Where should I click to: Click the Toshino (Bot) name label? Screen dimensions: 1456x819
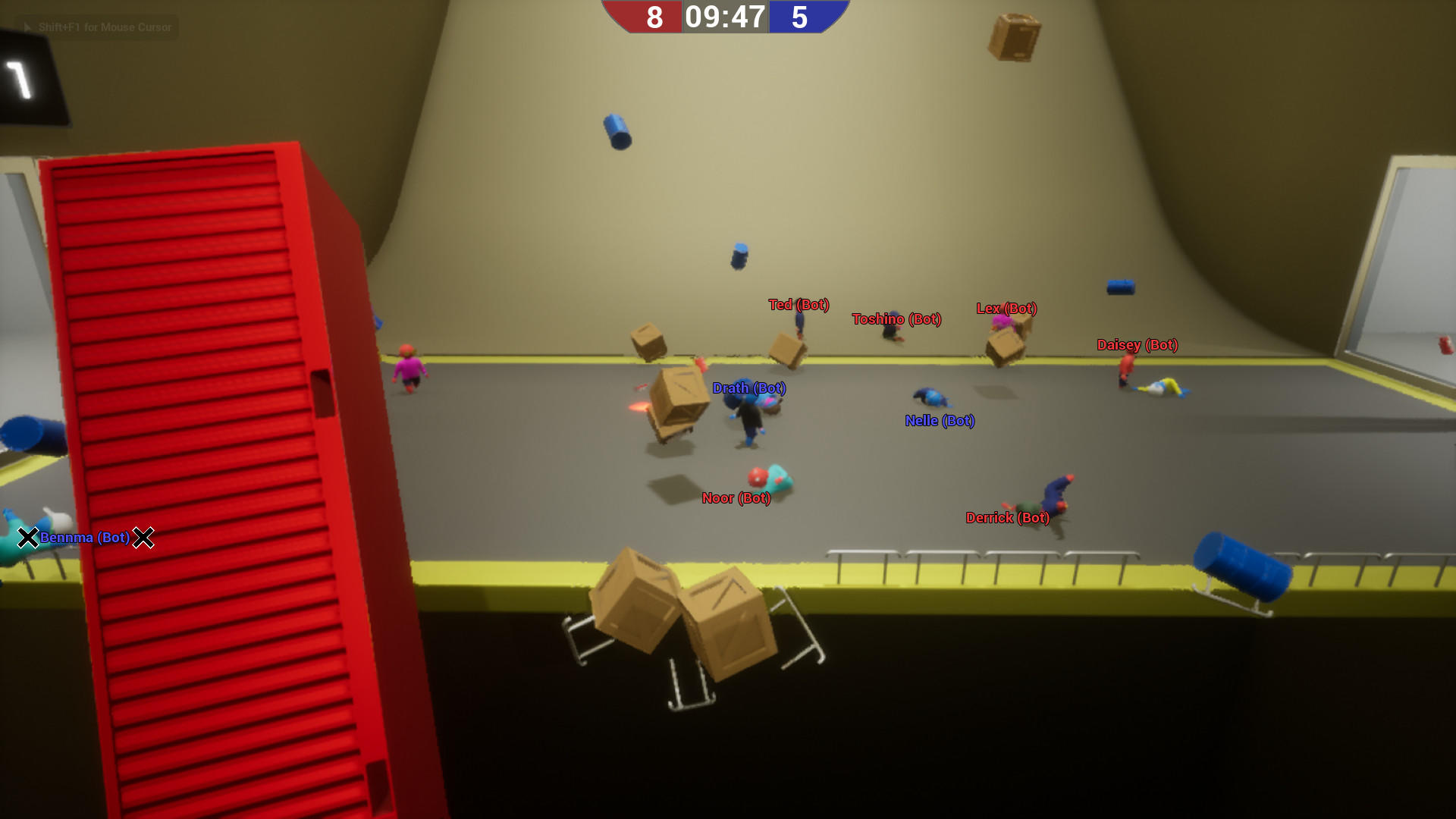coord(896,319)
